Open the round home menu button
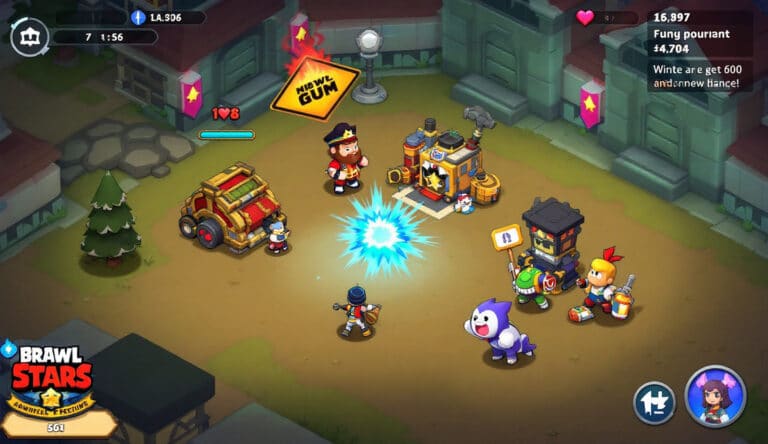This screenshot has height=444, width=768. 27,39
